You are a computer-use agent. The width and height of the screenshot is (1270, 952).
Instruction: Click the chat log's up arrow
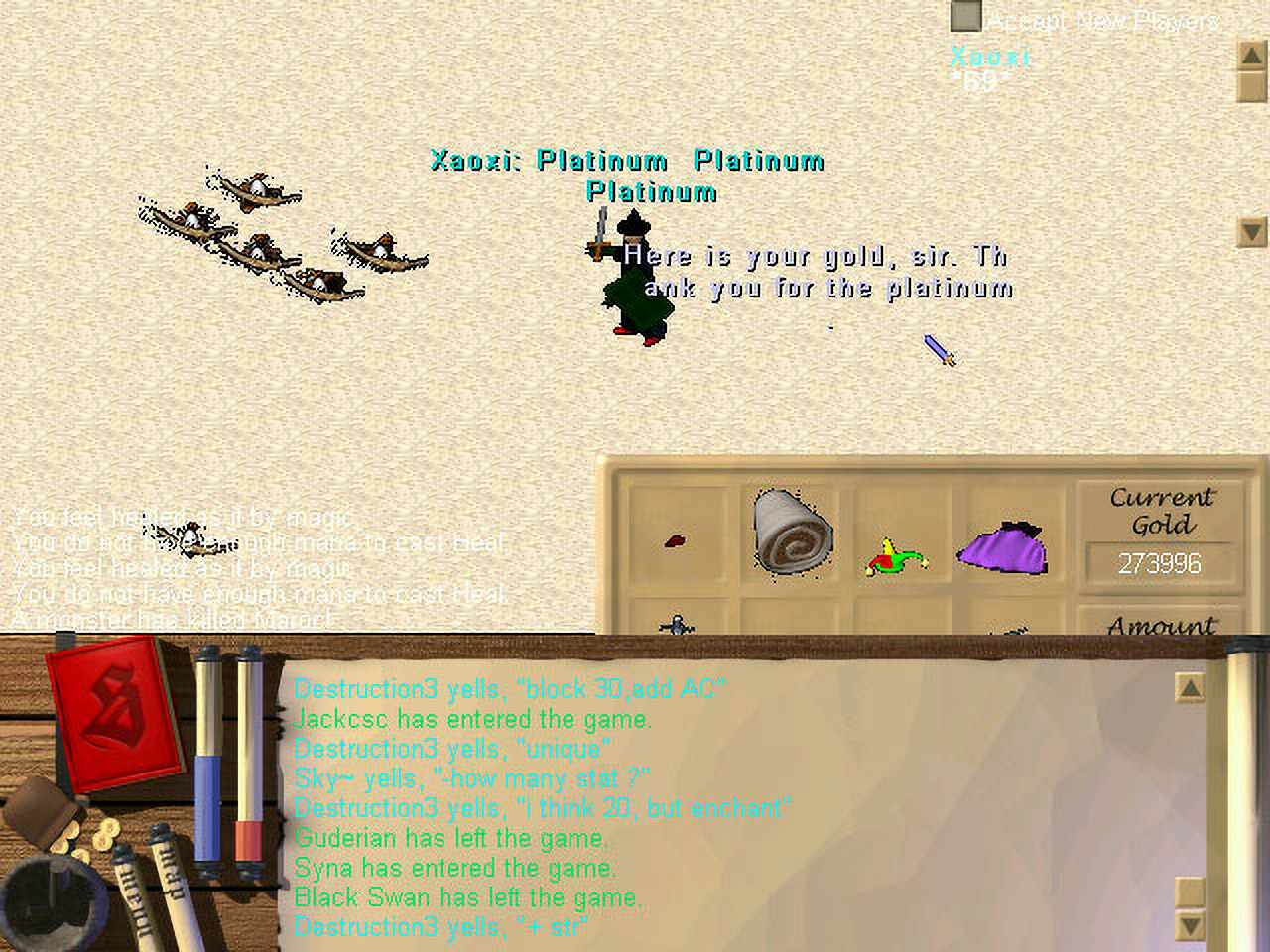click(x=1190, y=687)
